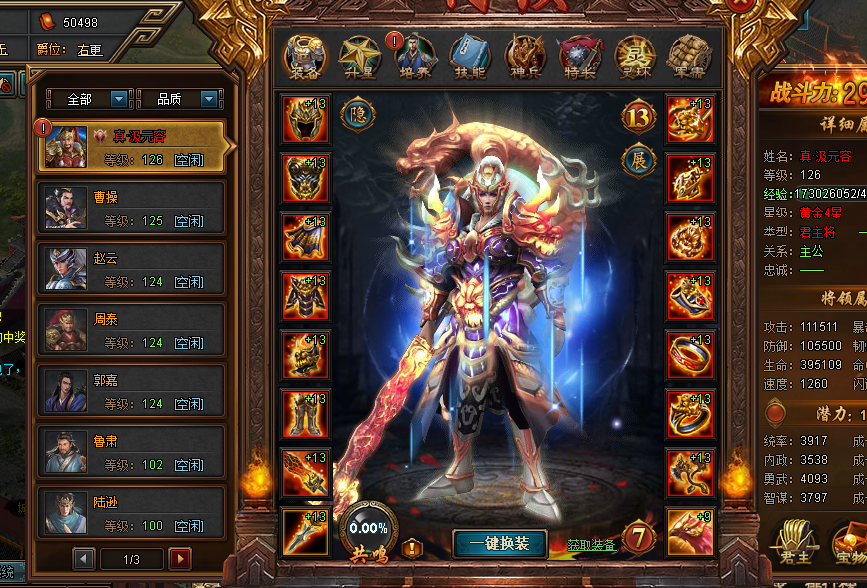Screen dimensions: 867x588
Task: Select hero 周泰 from the list
Action: pyautogui.click(x=131, y=329)
